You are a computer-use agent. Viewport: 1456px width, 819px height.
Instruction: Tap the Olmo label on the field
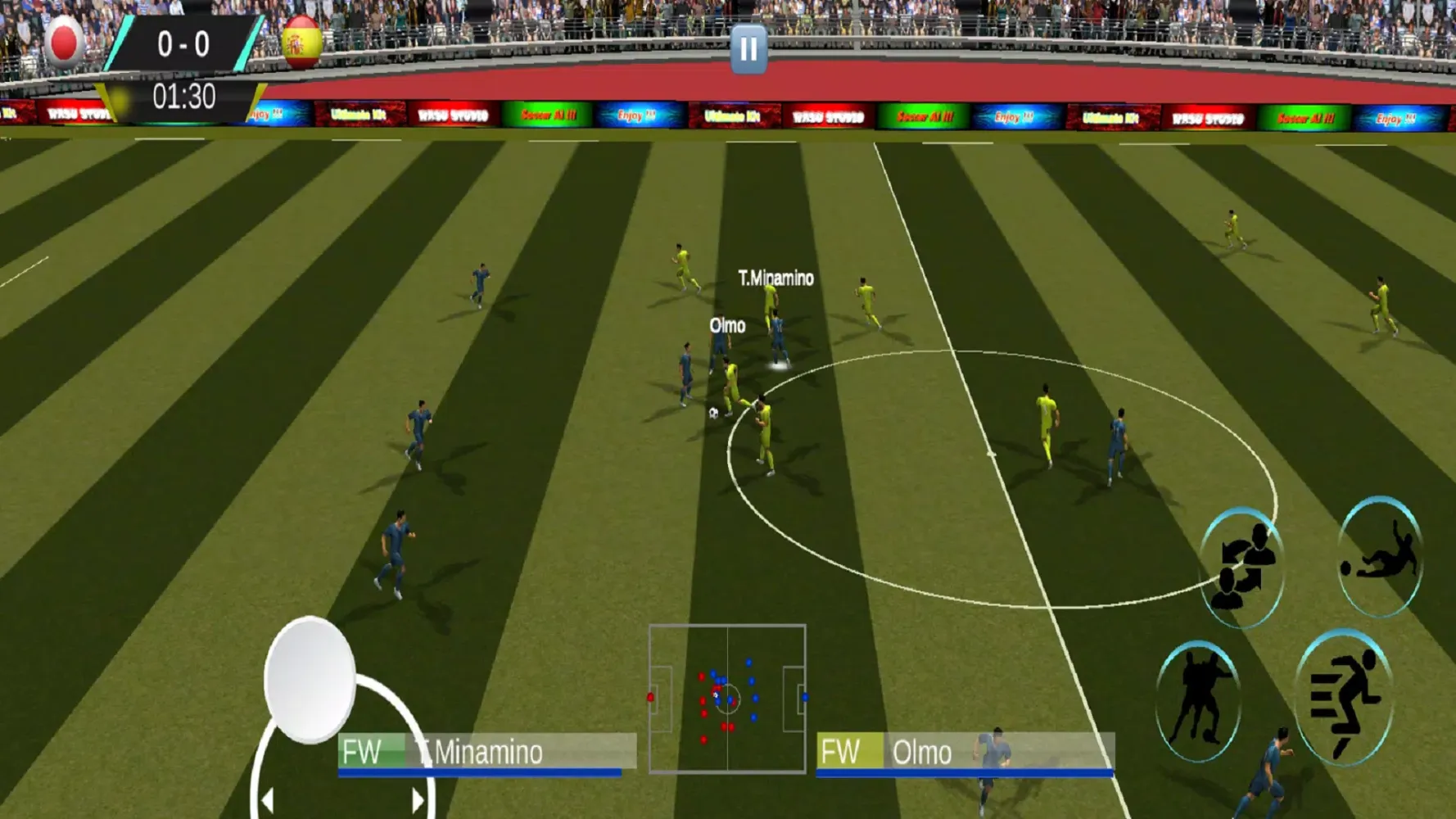pos(727,326)
